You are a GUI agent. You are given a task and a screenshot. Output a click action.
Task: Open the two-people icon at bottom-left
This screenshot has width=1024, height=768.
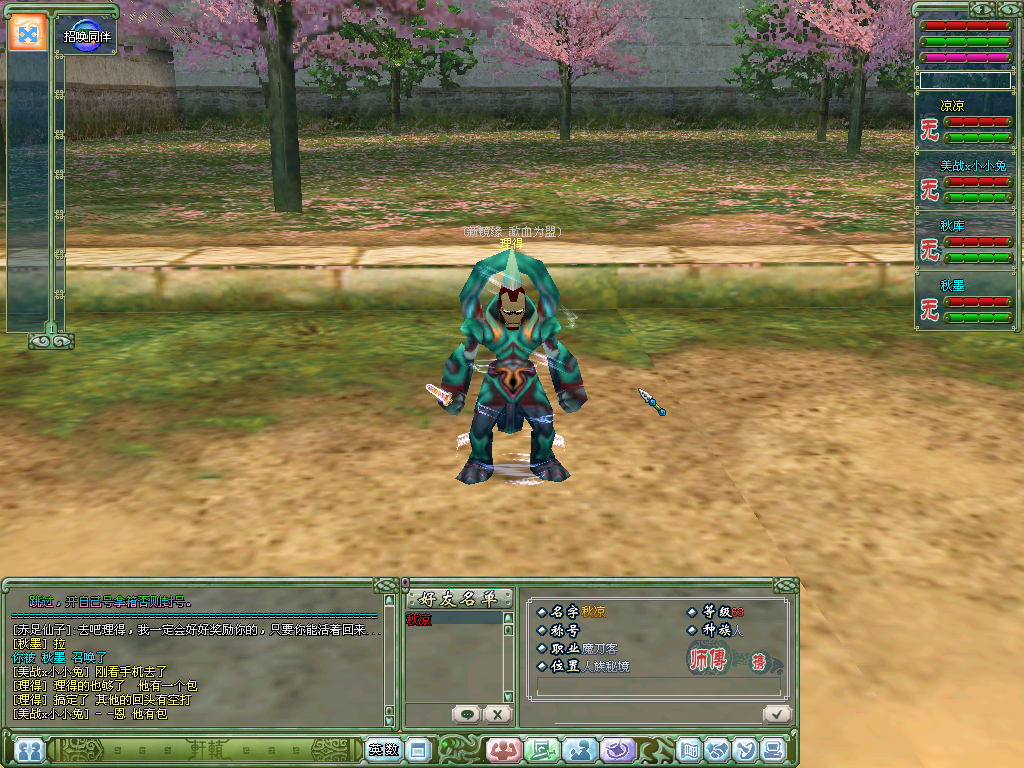[28, 749]
